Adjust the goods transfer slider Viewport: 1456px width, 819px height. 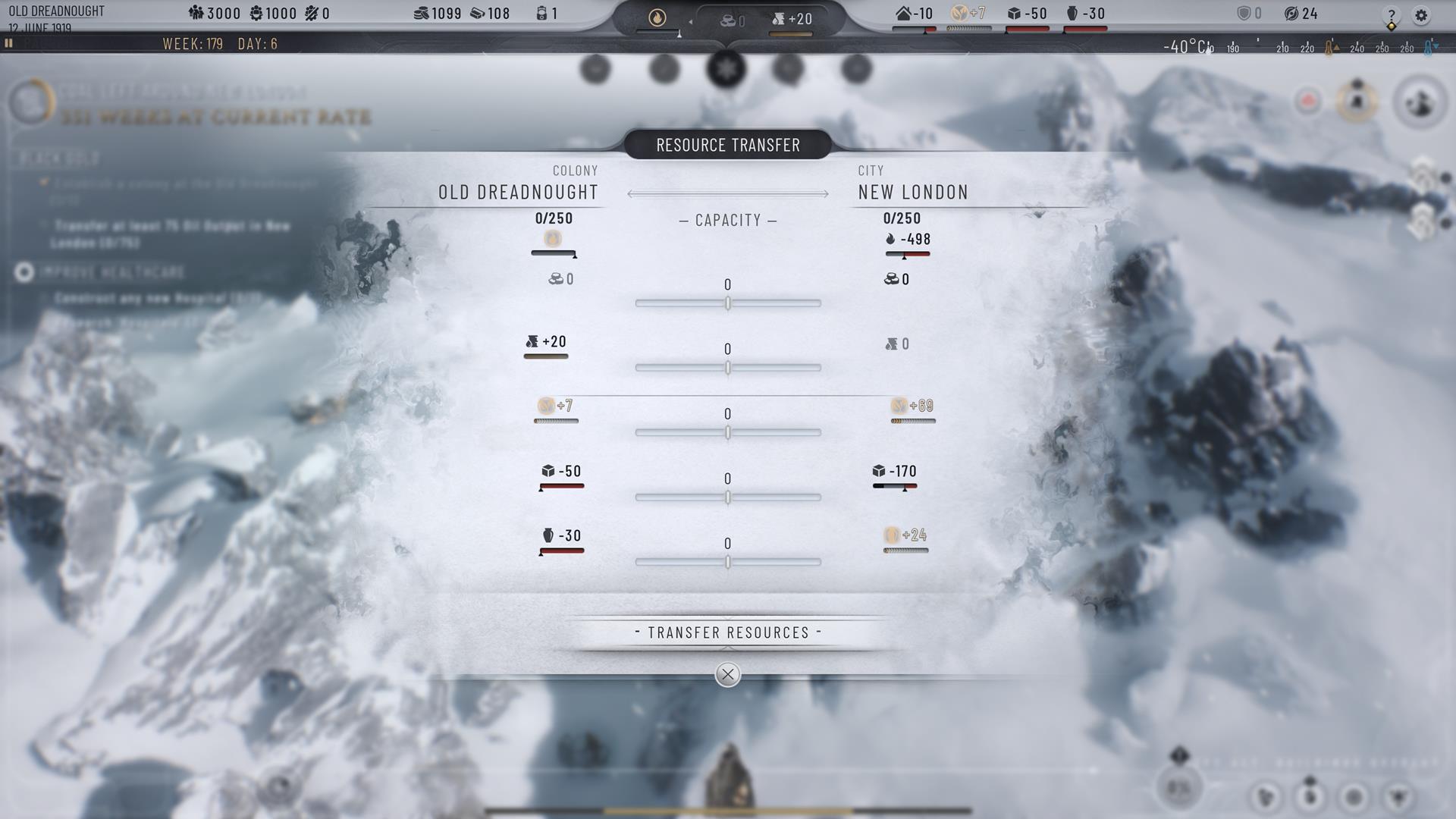tap(728, 563)
